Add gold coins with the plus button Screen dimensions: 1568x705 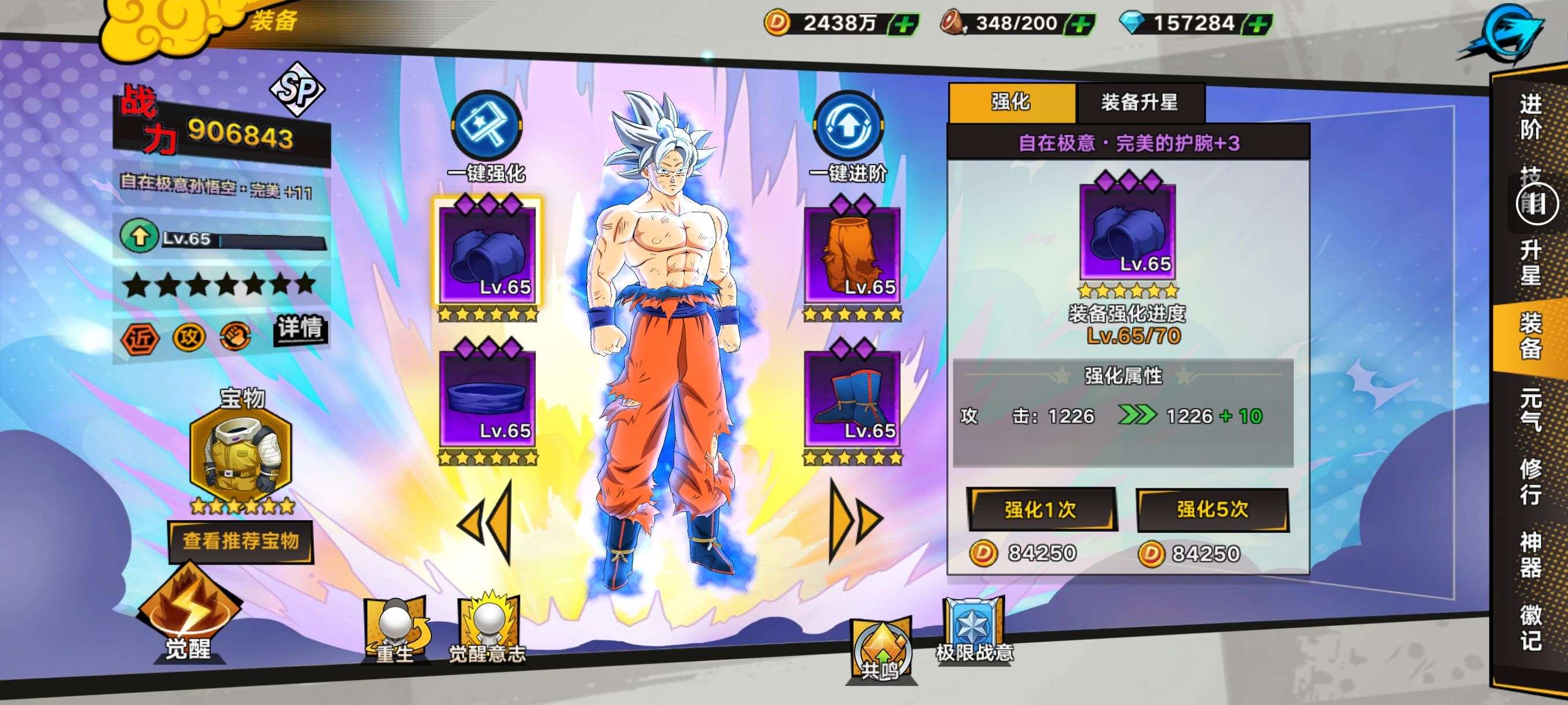point(904,24)
